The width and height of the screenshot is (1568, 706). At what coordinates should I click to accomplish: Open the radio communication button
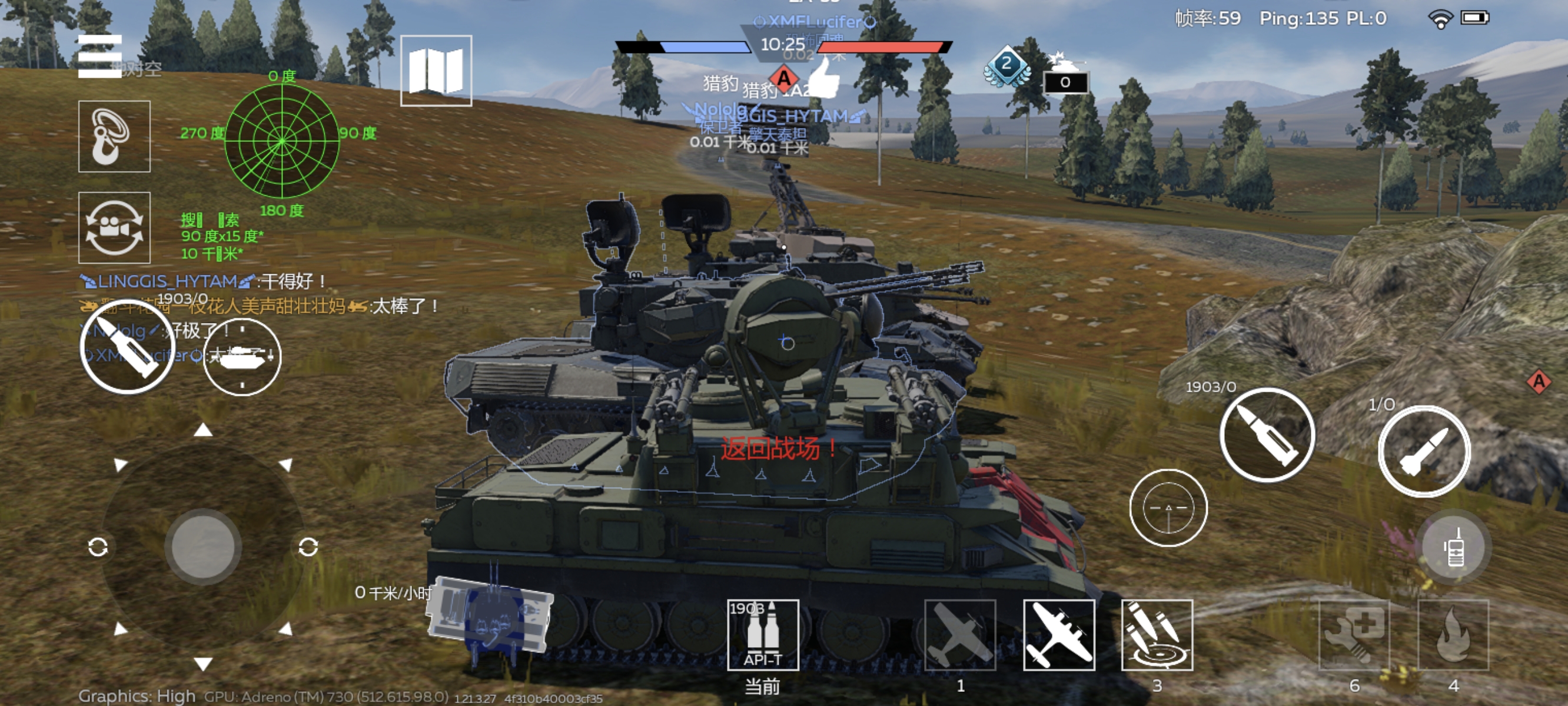point(1454,547)
